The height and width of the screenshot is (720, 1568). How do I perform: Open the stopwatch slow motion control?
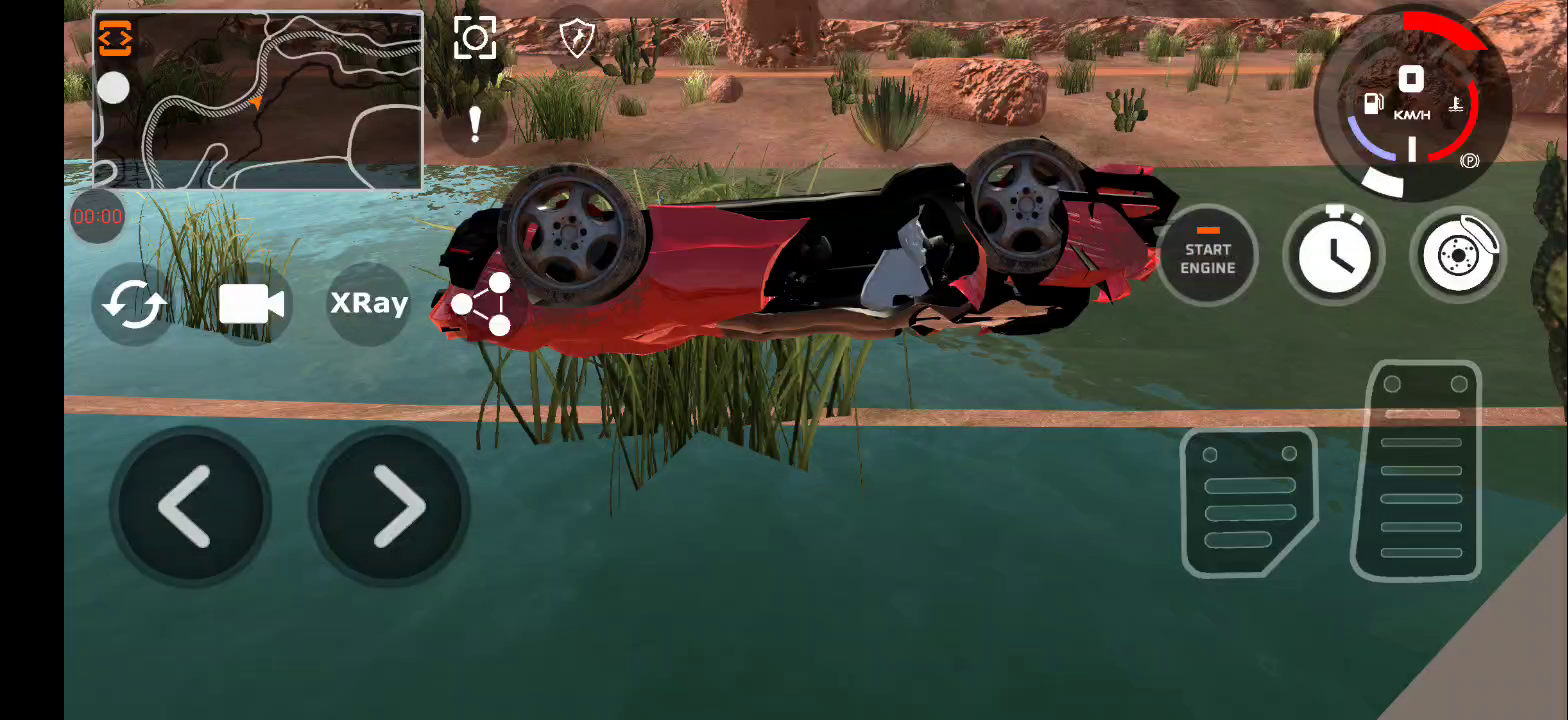1333,256
